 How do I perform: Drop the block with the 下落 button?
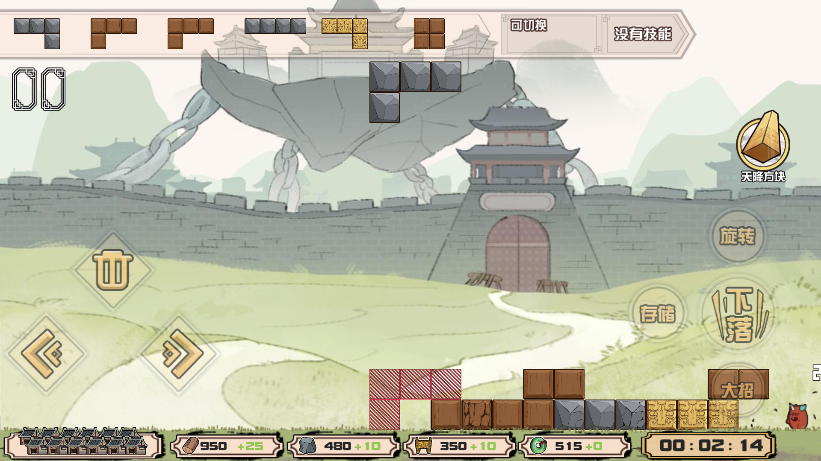pos(740,313)
